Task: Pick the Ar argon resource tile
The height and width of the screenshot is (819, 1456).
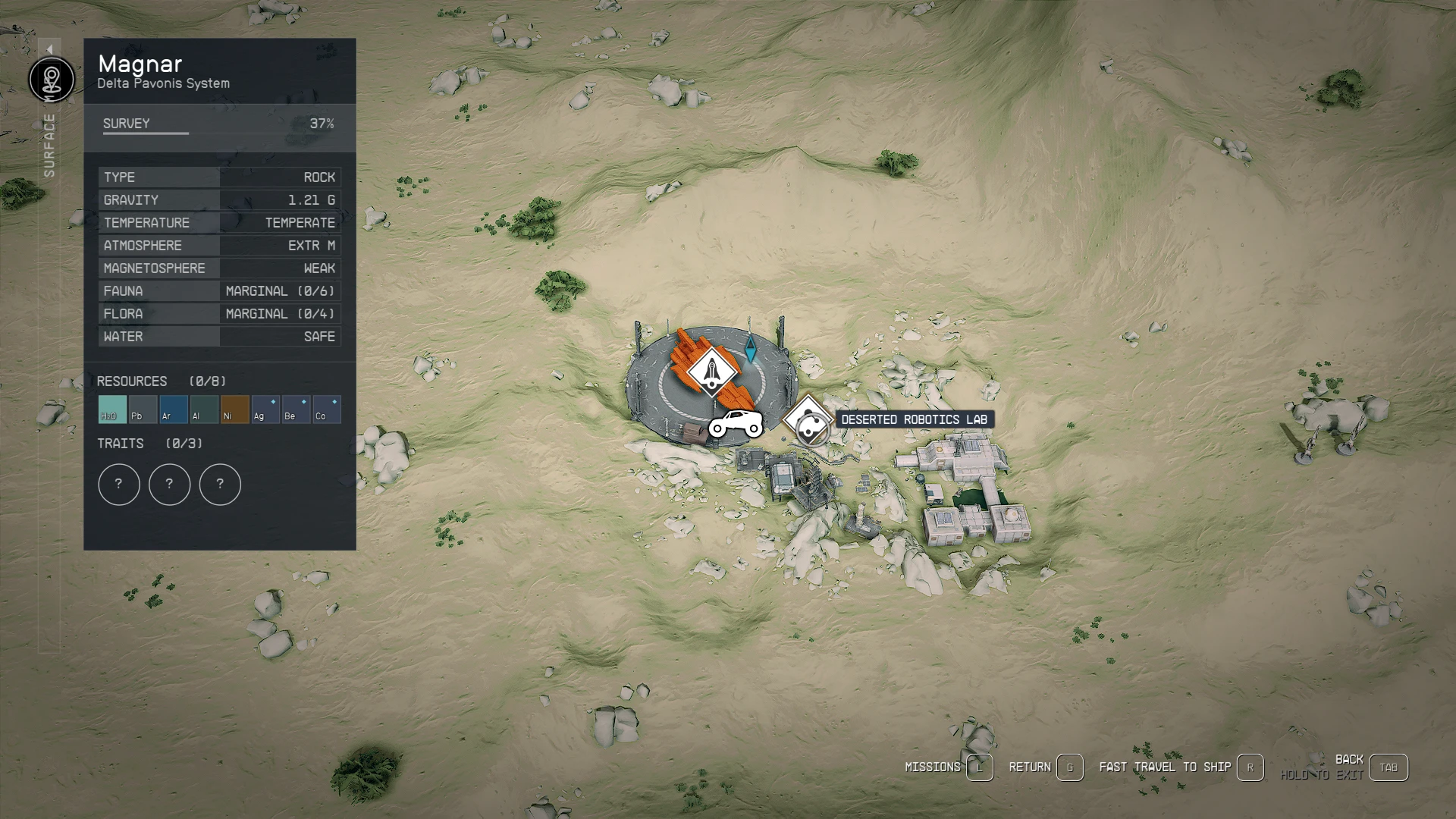Action: [174, 409]
